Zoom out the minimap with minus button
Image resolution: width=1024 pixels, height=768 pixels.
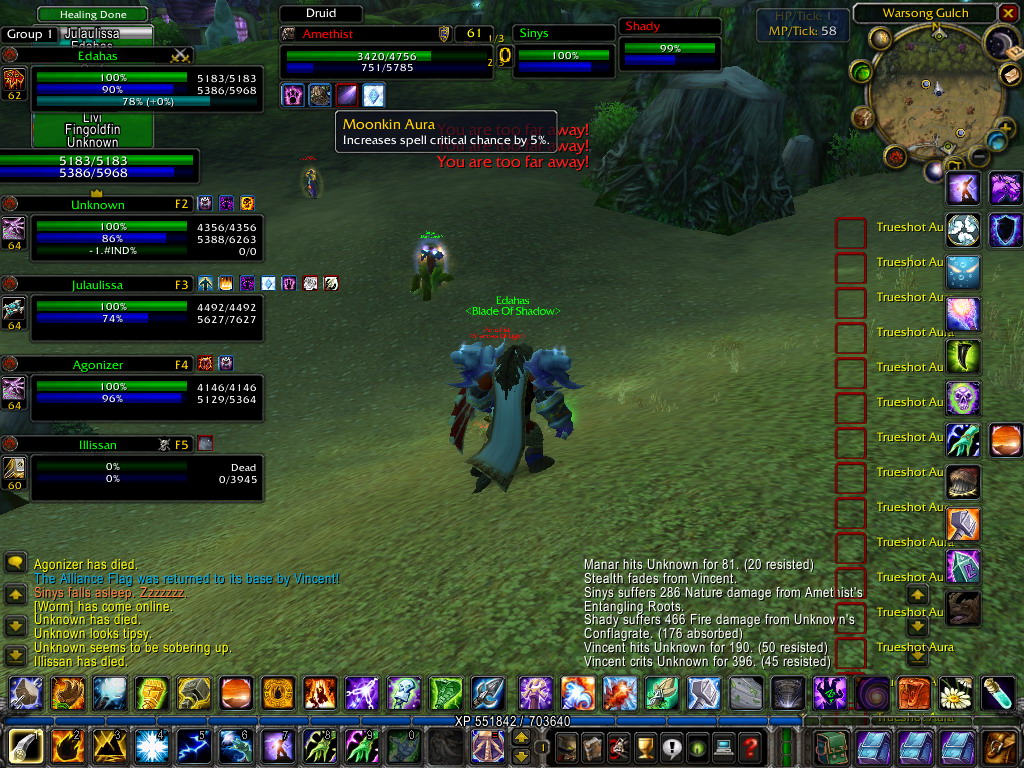click(978, 156)
